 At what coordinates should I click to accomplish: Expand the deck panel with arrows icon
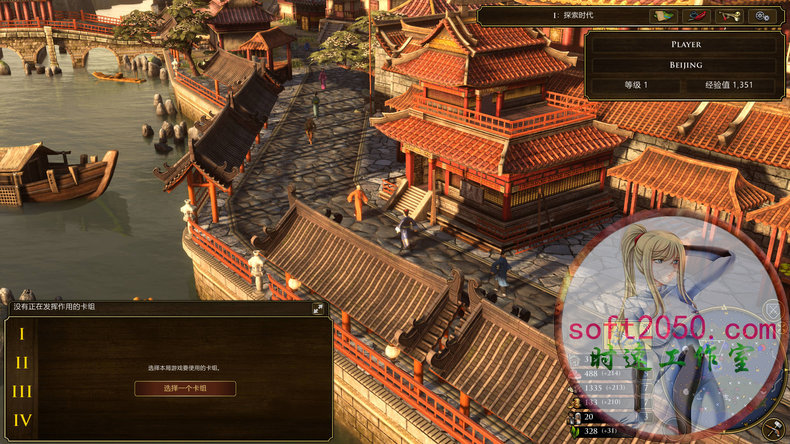click(318, 309)
